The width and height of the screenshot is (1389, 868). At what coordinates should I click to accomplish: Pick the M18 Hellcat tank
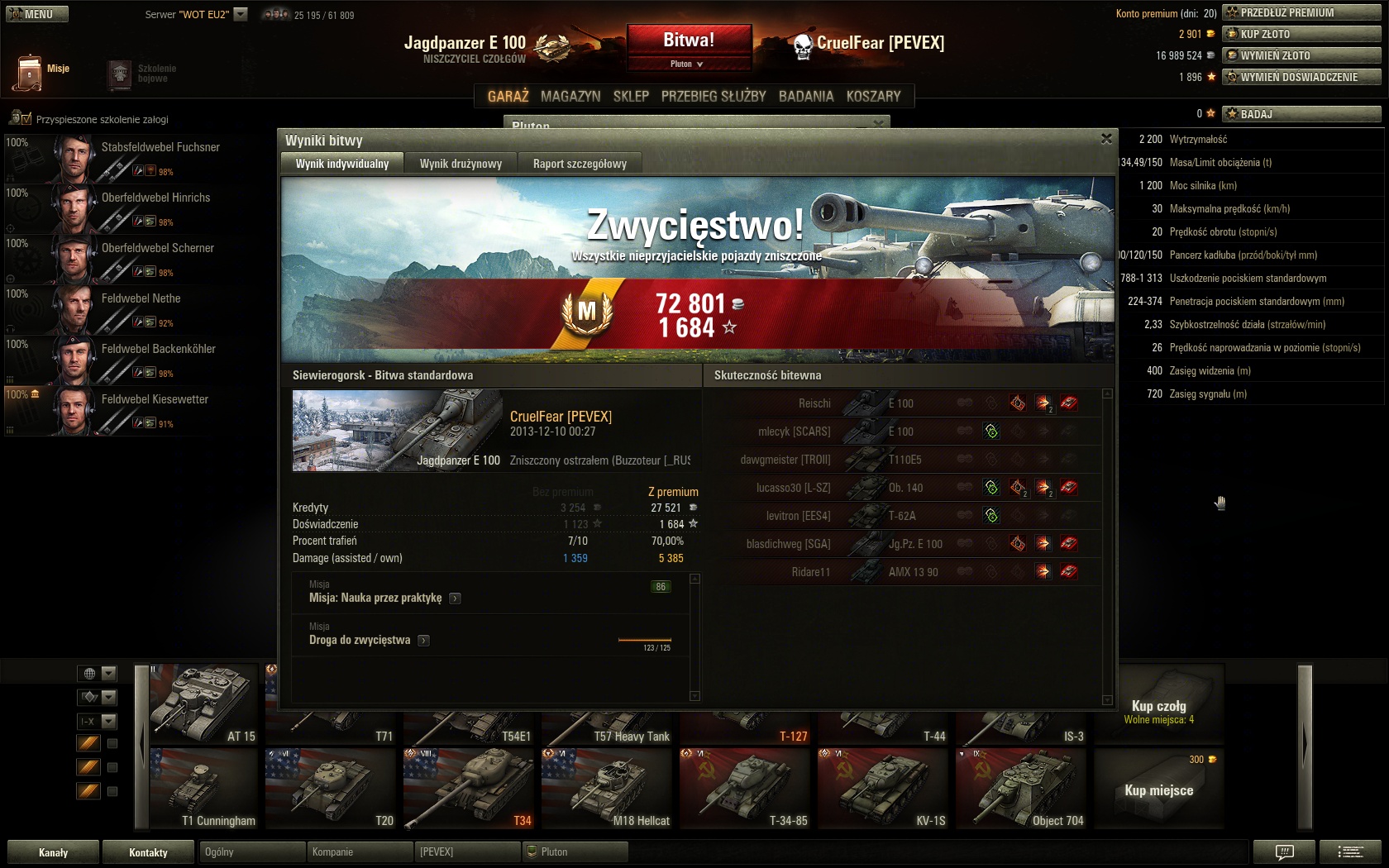coord(607,789)
